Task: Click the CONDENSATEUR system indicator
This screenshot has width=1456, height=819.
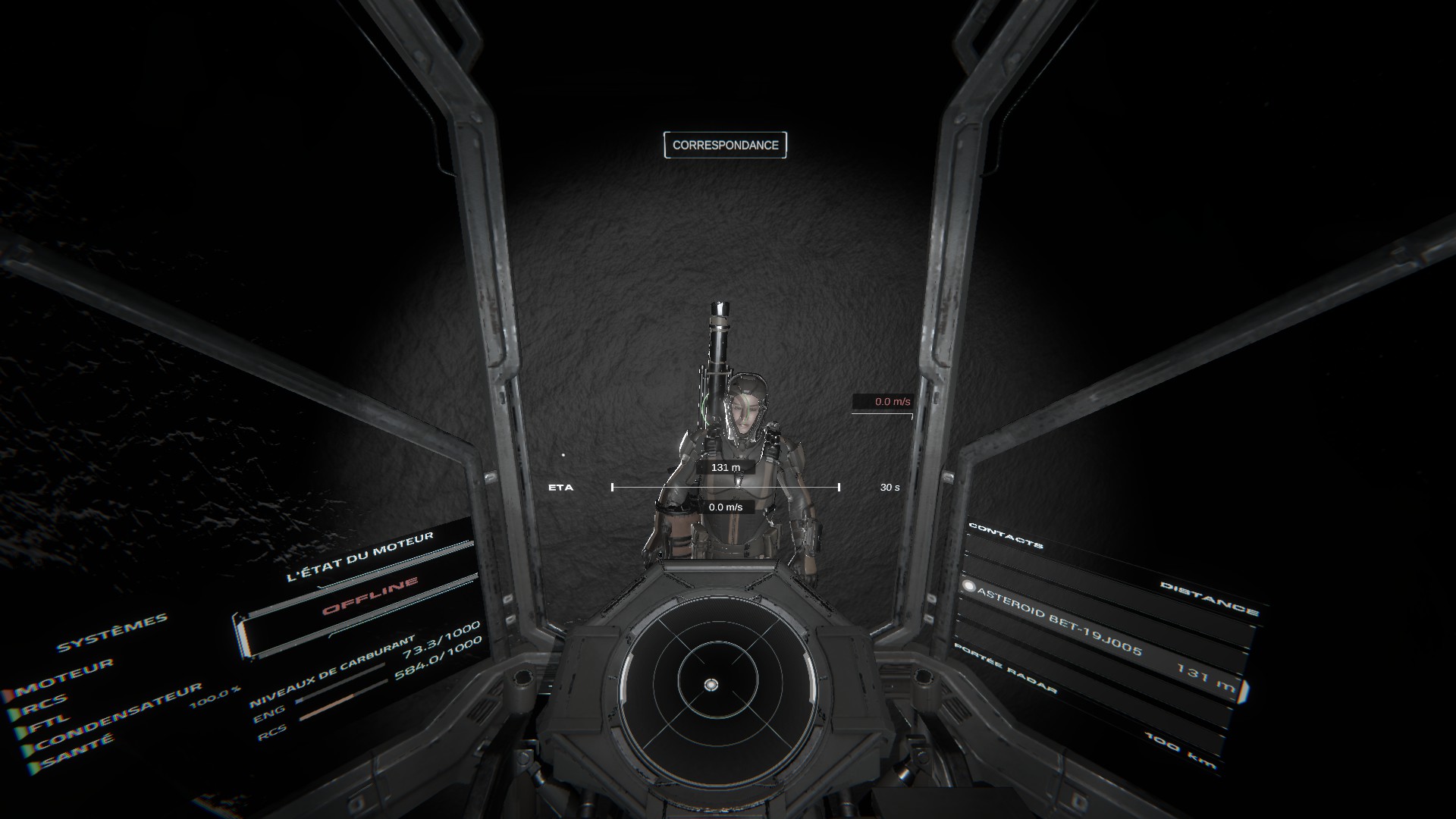Action: coord(26,748)
